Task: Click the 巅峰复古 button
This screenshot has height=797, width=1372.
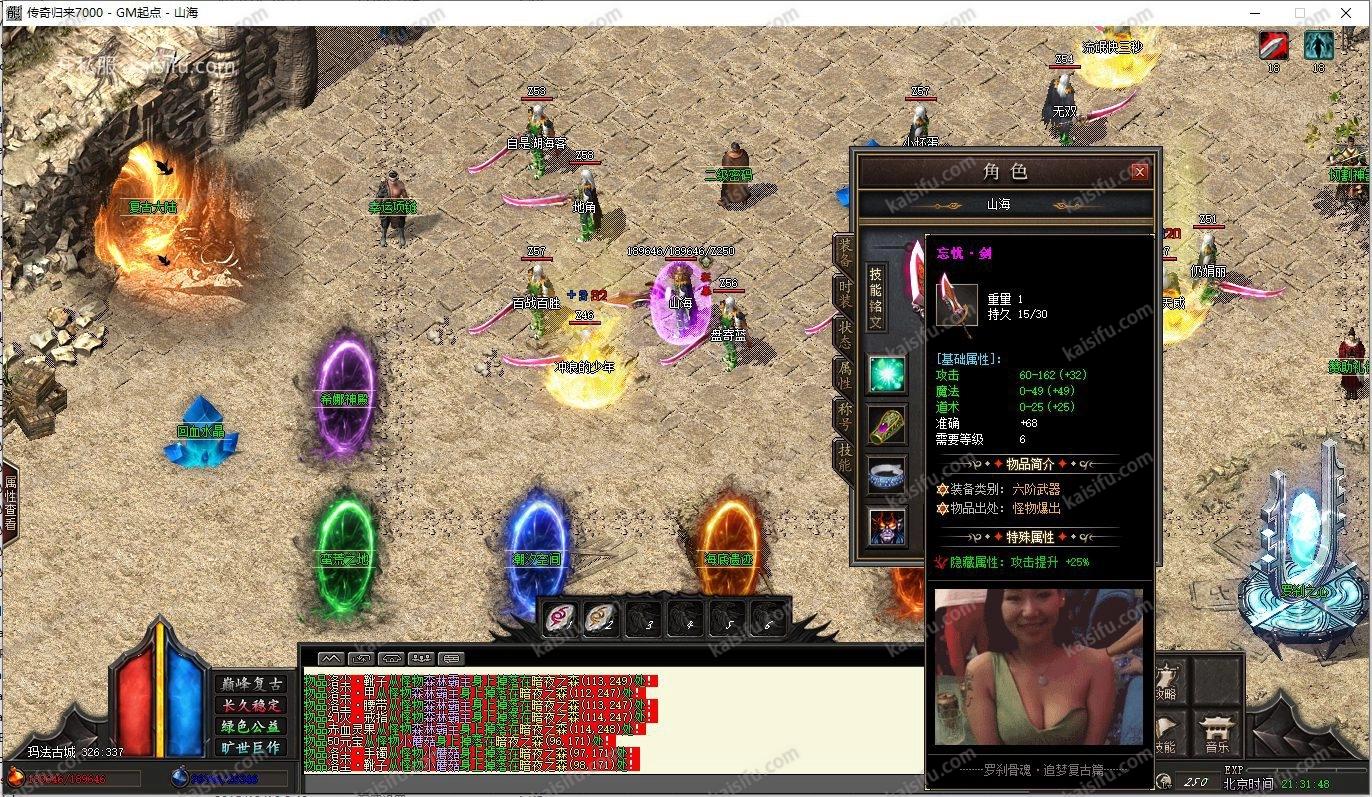Action: (251, 684)
